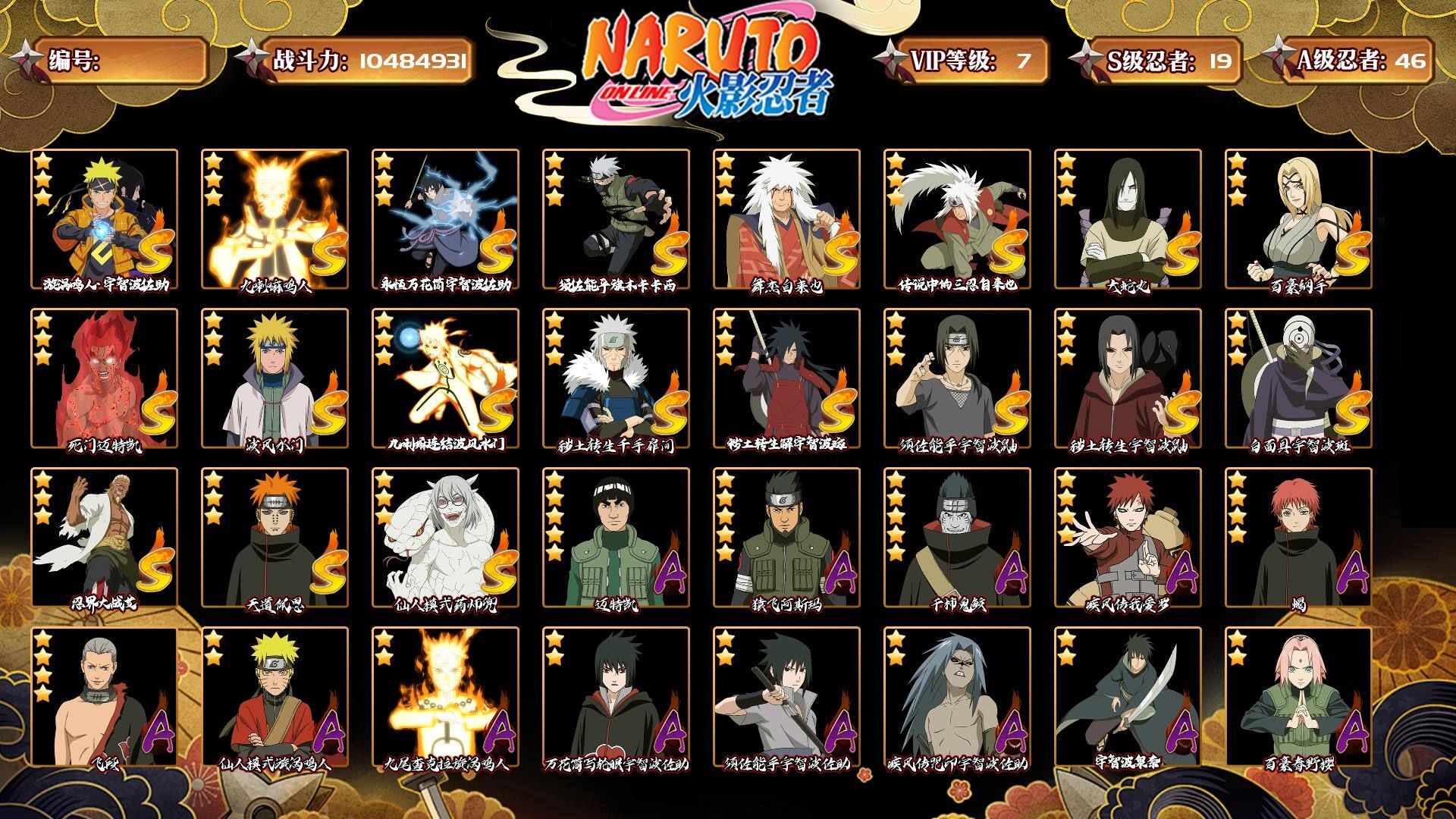Viewport: 1456px width, 819px height.
Task: Open the Tobirama Senju card
Action: tap(616, 378)
